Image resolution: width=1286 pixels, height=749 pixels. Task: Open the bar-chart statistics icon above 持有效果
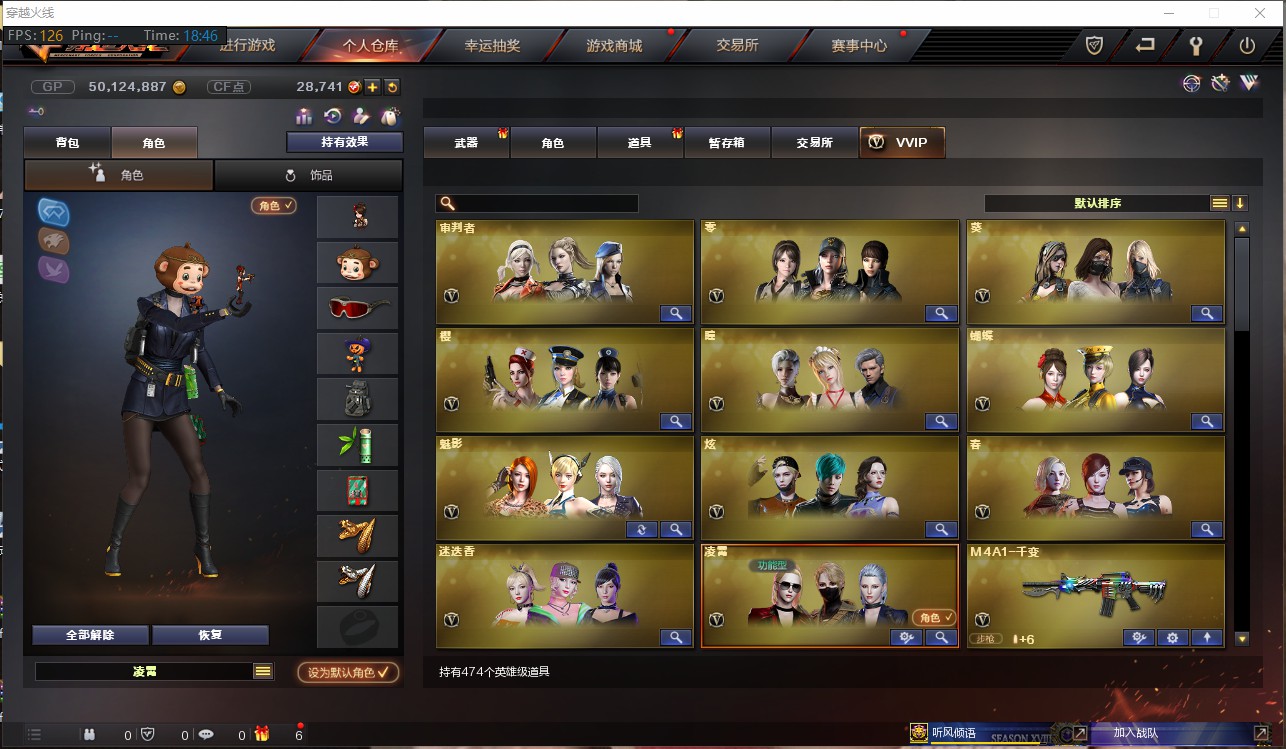tap(304, 118)
